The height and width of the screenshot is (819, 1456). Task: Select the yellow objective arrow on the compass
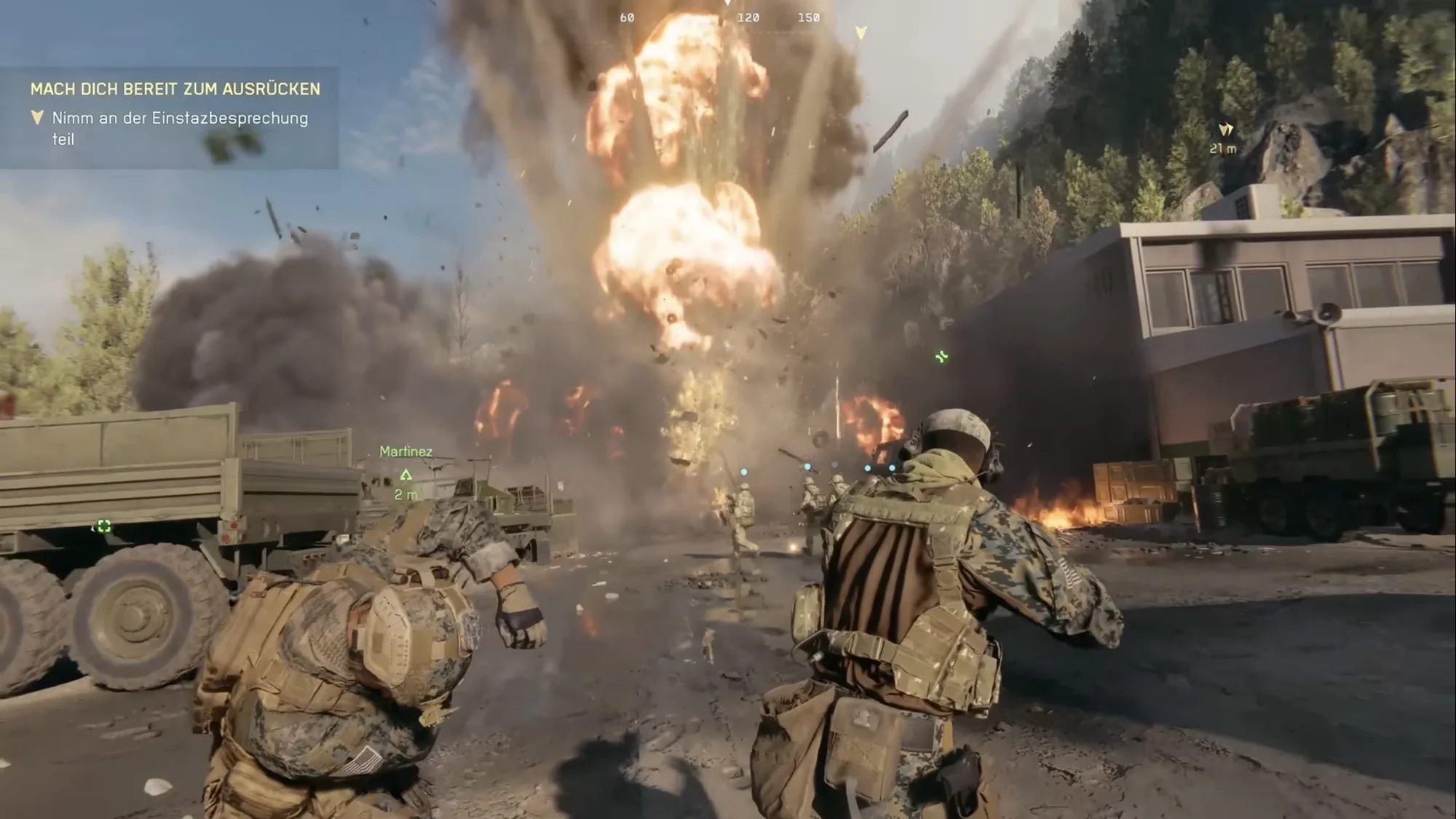(861, 33)
